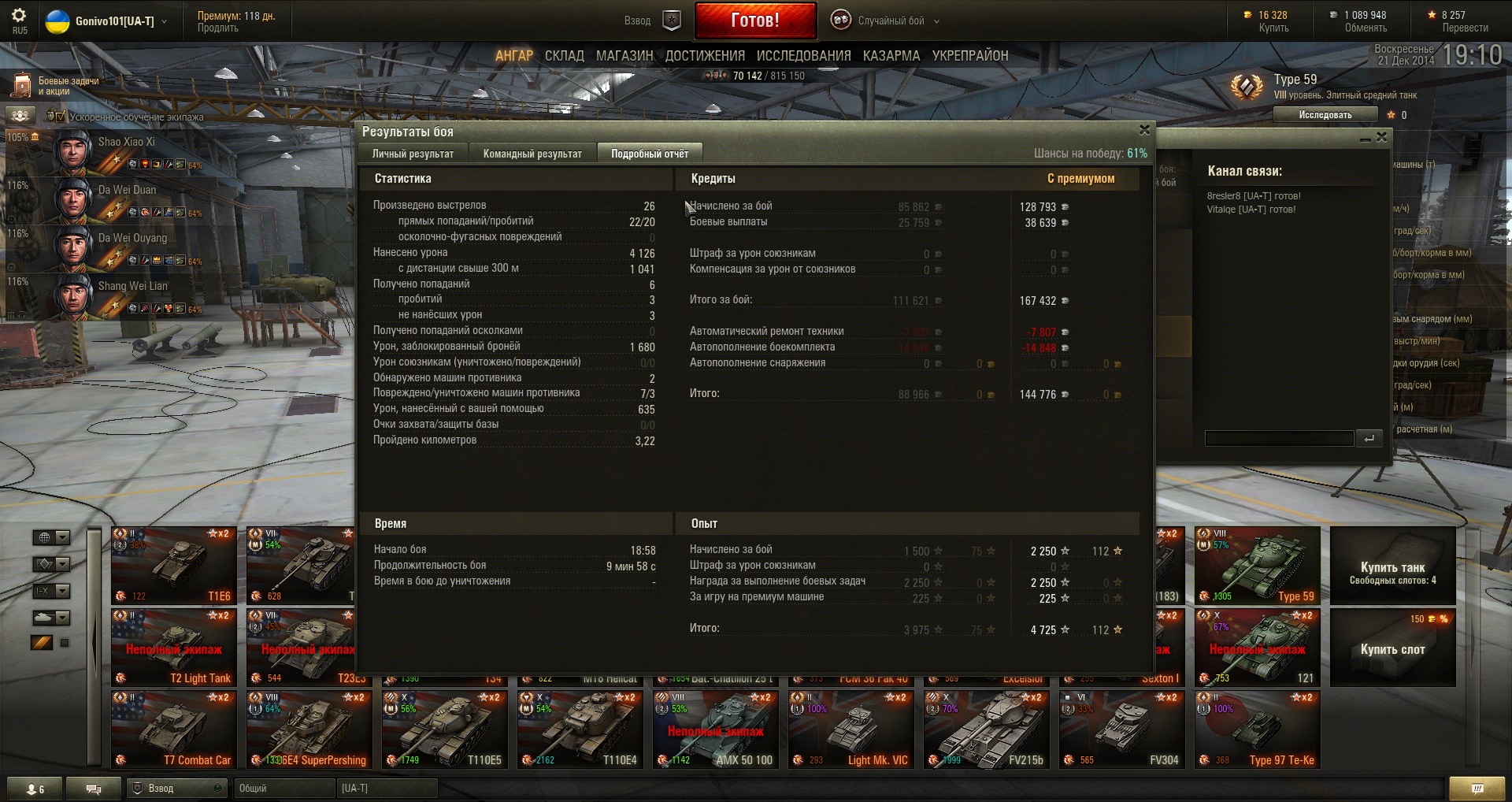Click Купить слот to buy a slot

(1392, 649)
